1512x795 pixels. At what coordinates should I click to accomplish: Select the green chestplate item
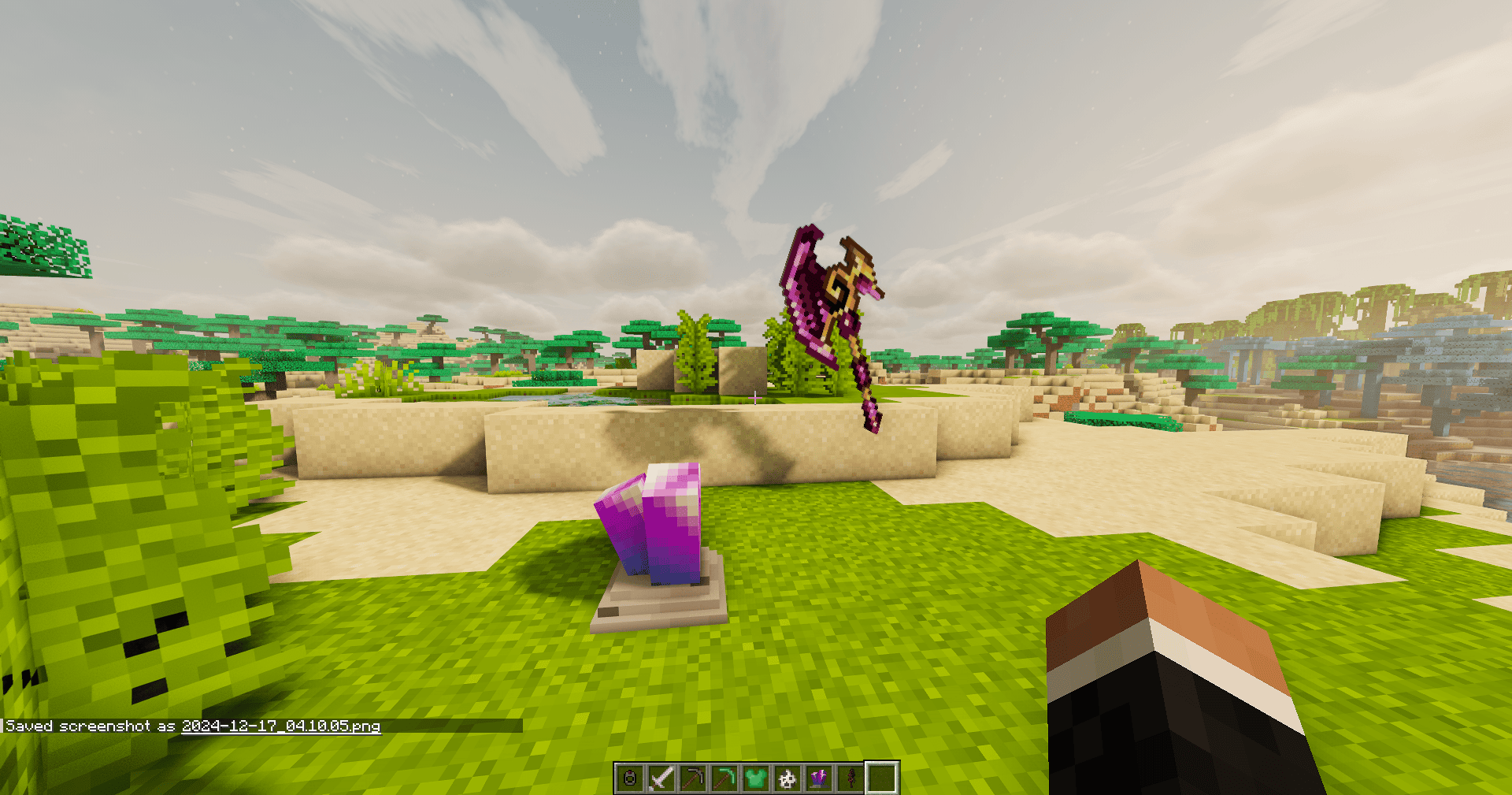pos(756,778)
